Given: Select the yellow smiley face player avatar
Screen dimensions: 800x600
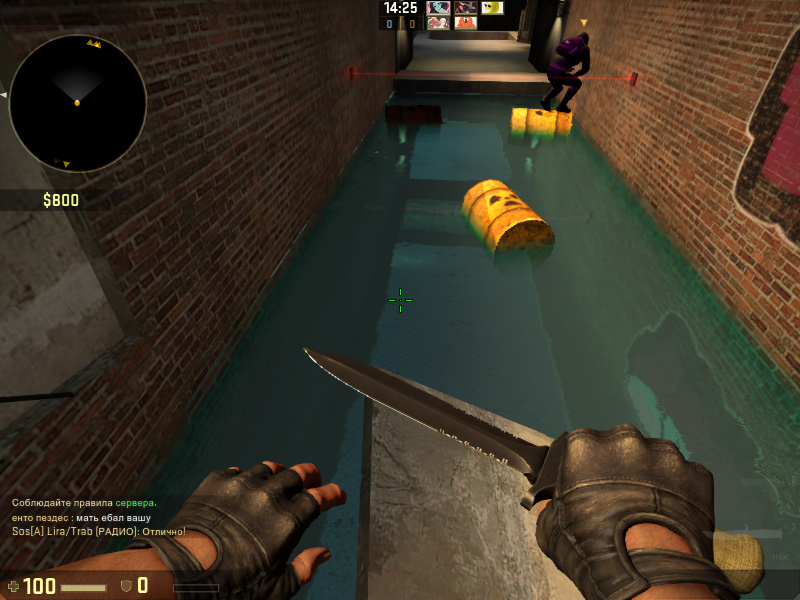Looking at the screenshot, I should [492, 8].
